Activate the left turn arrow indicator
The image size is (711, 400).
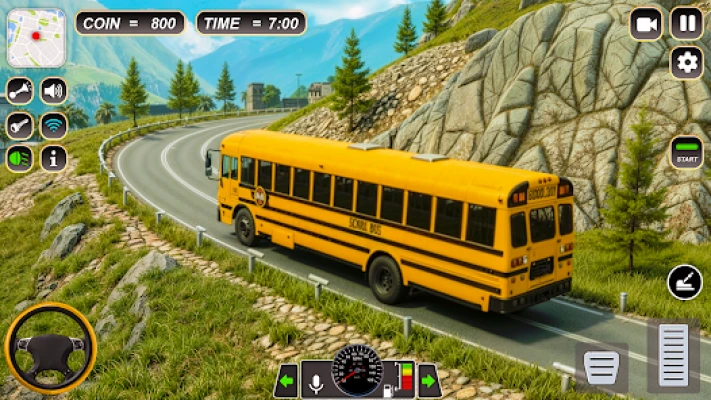(288, 380)
